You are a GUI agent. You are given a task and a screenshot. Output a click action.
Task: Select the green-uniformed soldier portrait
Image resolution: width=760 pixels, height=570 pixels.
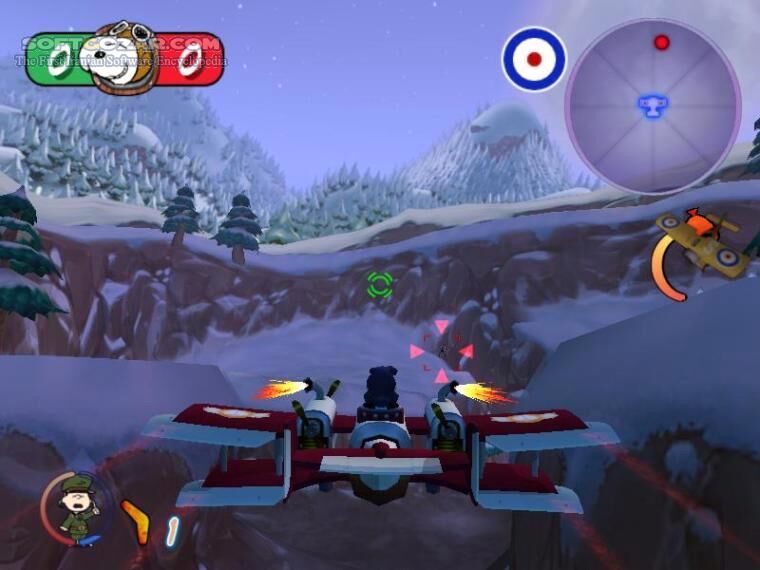pyautogui.click(x=76, y=509)
